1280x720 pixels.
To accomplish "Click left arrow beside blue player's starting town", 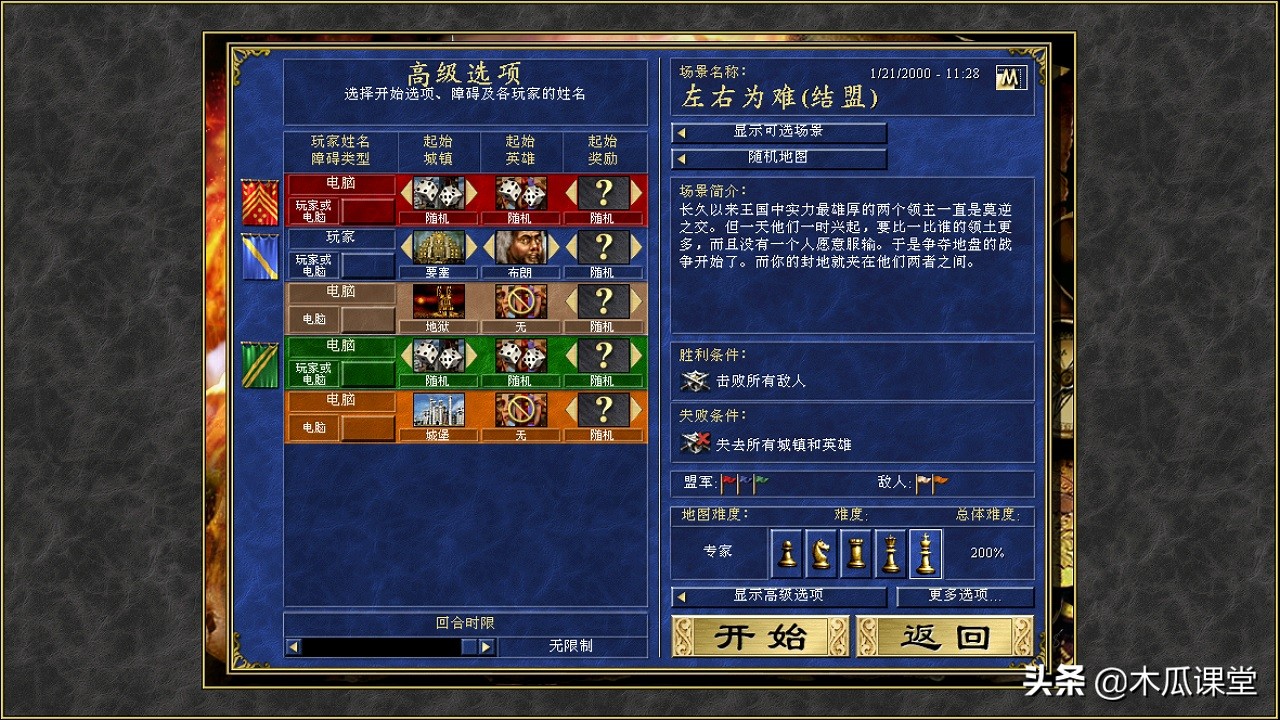I will (406, 247).
